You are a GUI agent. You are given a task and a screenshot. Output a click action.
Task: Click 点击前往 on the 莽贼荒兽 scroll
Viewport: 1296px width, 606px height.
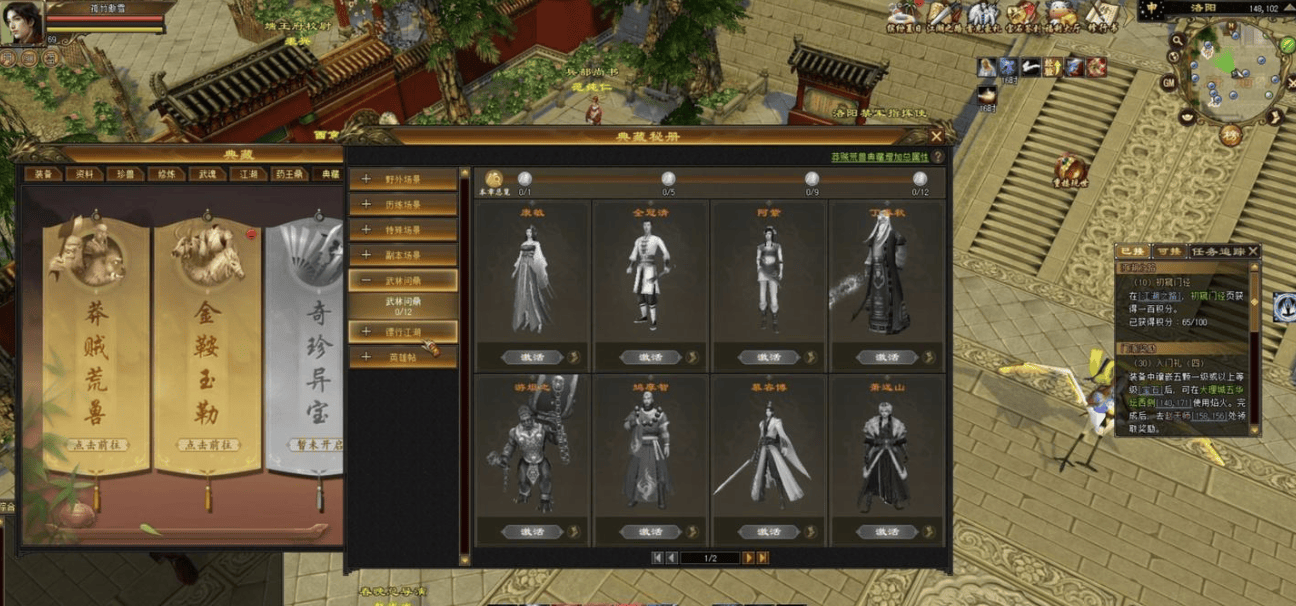pos(96,445)
